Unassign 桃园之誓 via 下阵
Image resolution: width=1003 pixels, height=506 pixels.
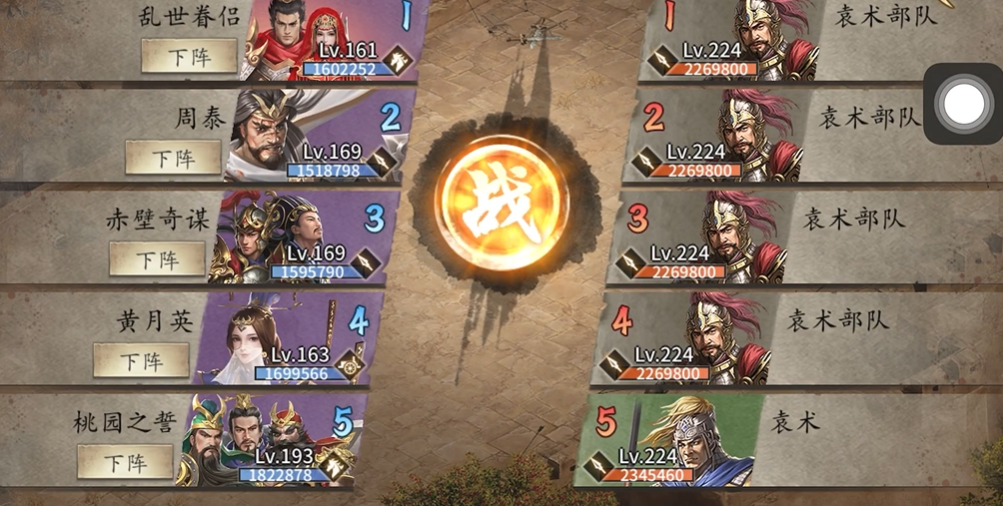point(125,462)
